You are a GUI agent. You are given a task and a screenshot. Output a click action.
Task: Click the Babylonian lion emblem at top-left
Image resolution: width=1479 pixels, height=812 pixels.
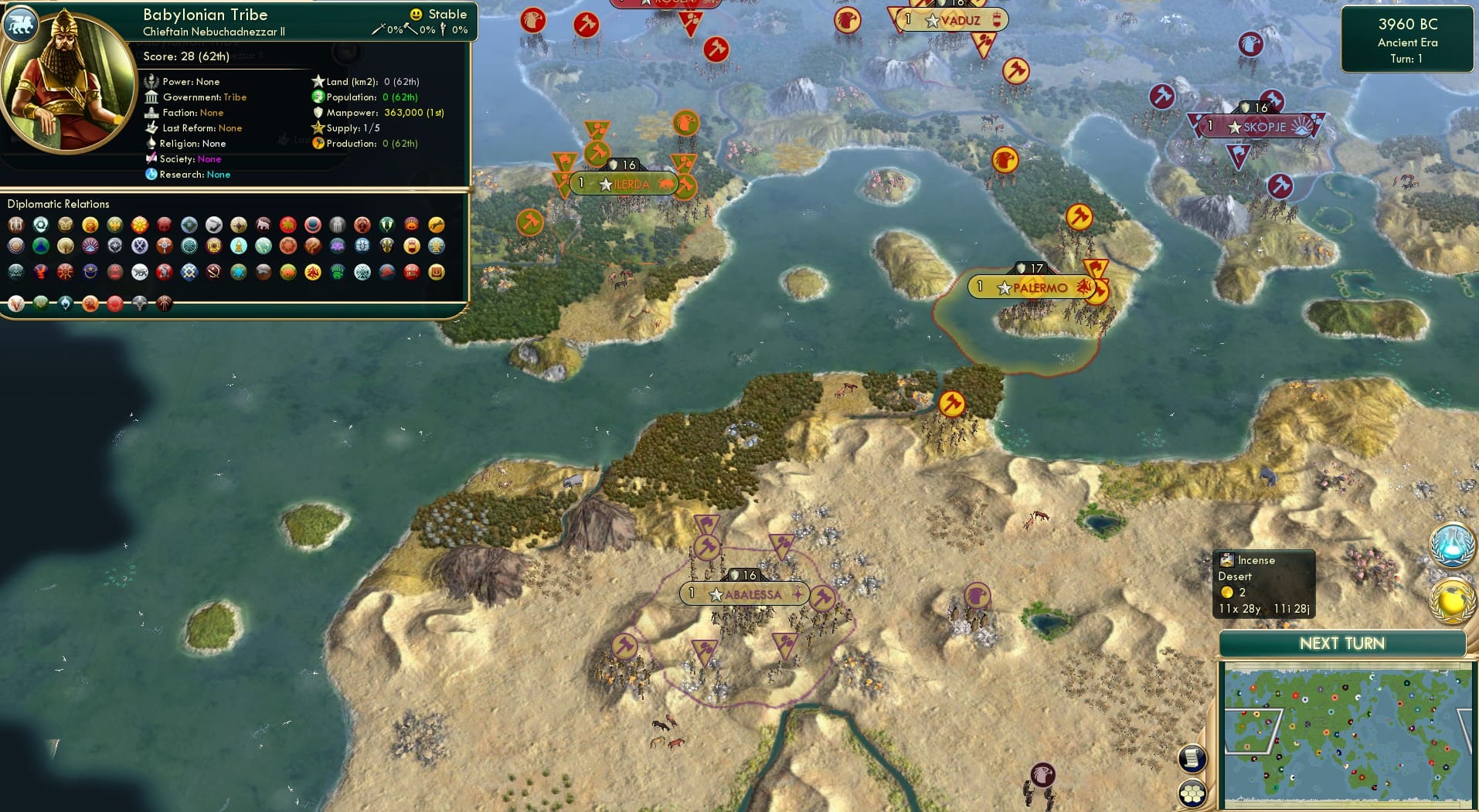(21, 24)
